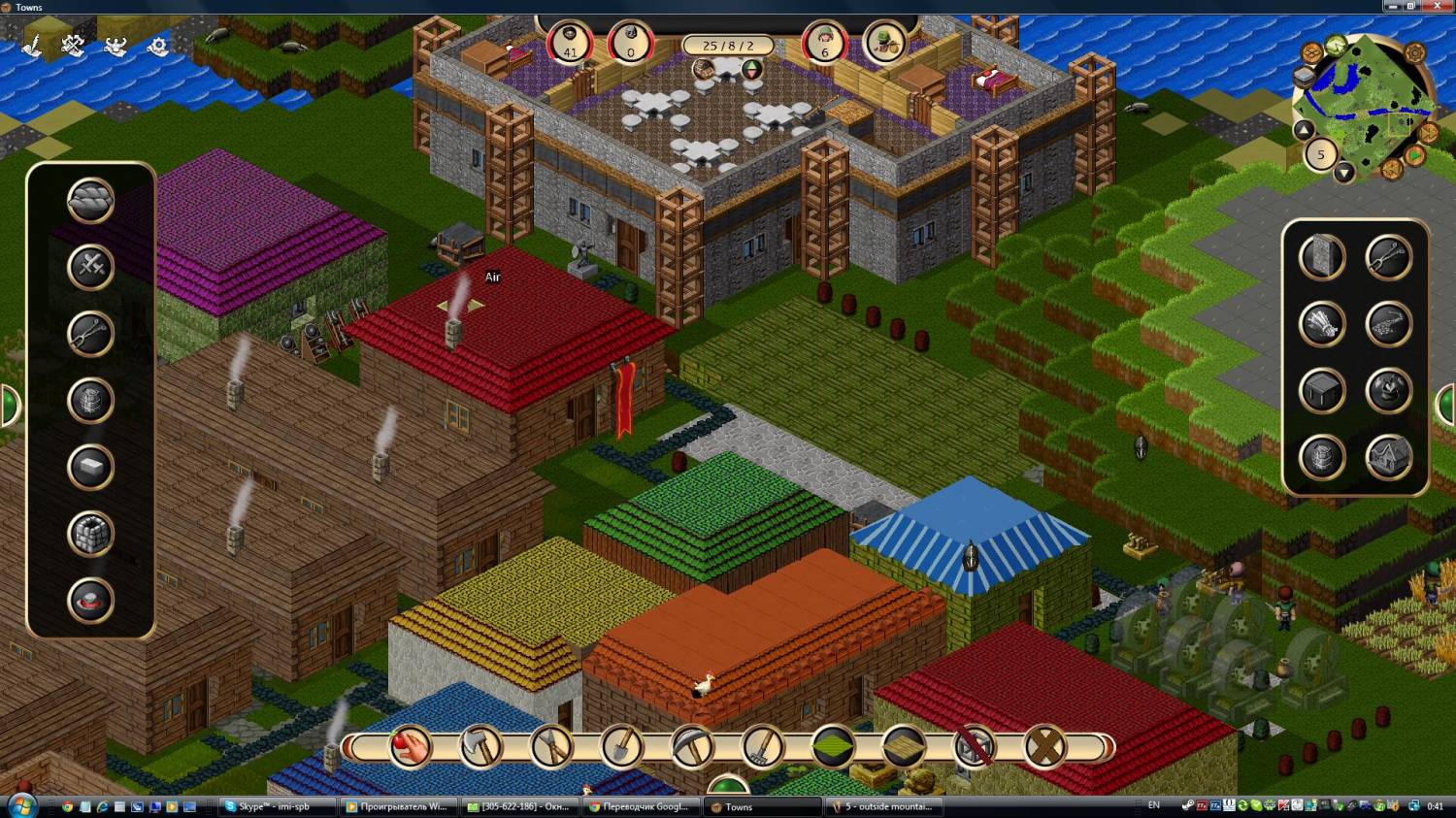Click the wheat bundle icon in right panel
The width and height of the screenshot is (1456, 818).
[x=1321, y=325]
